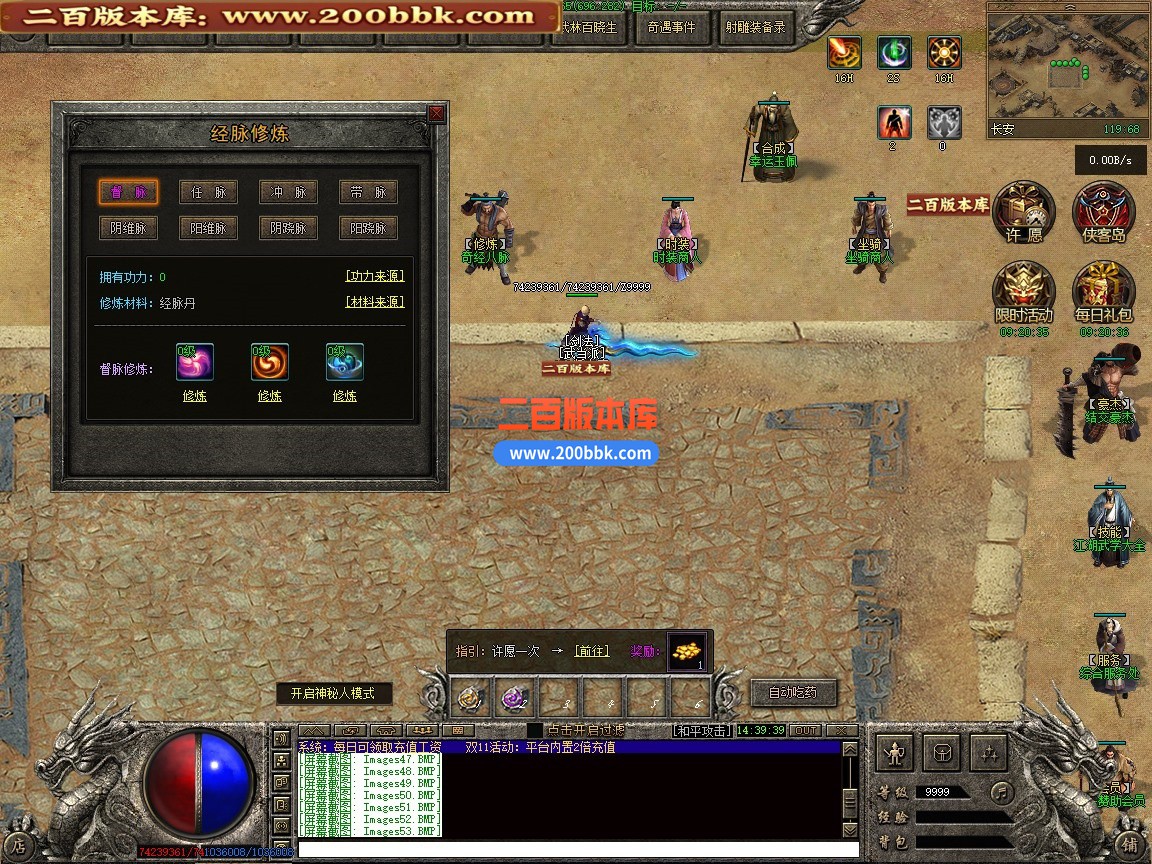1152x864 pixels.
Task: Open the 功力来源 link
Action: 375,277
